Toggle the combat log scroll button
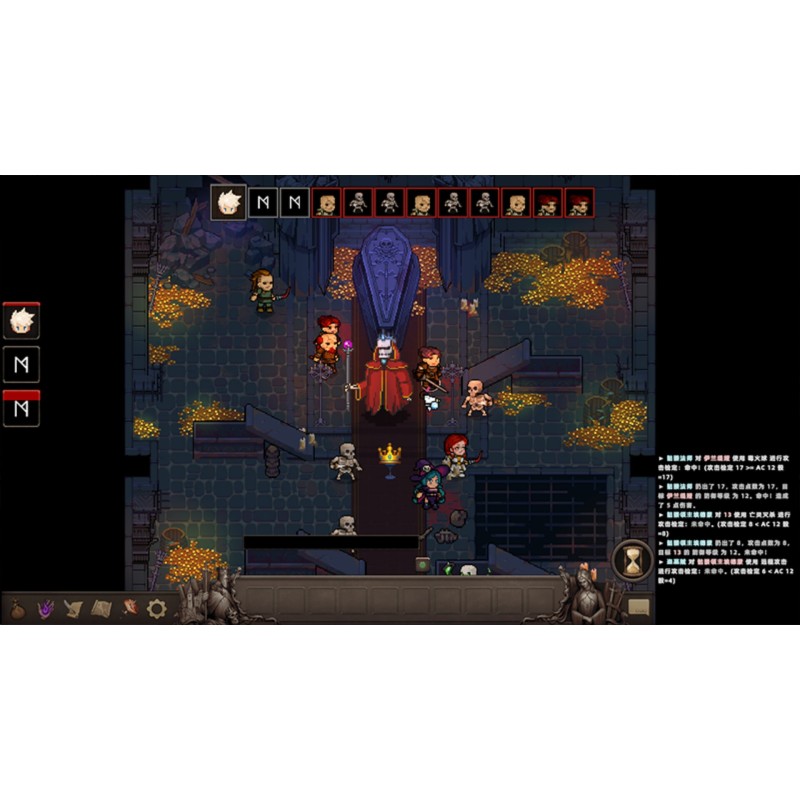This screenshot has height=800, width=800. [638, 606]
